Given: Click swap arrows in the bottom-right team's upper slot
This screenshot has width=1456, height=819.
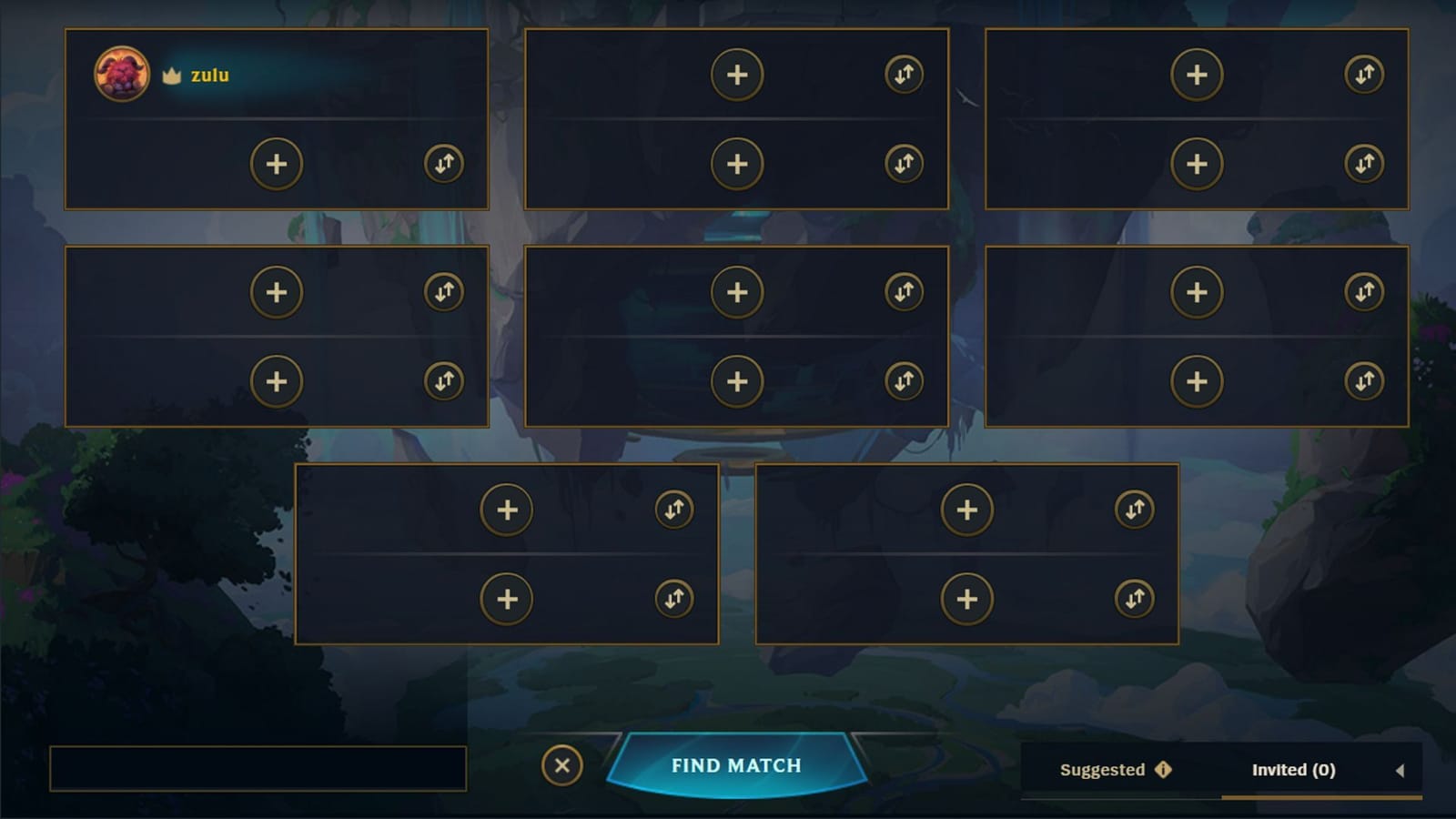Looking at the screenshot, I should point(1135,511).
